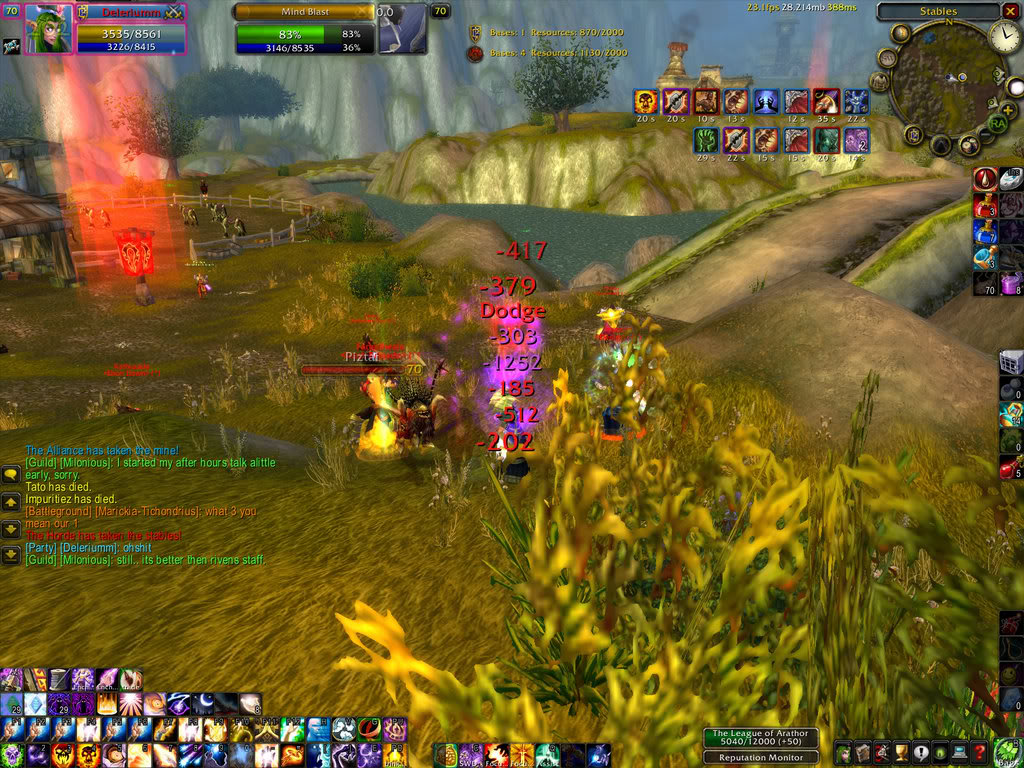Screen dimensions: 1024x768
Task: Activate the crescent moon ability icon
Action: pyautogui.click(x=203, y=704)
